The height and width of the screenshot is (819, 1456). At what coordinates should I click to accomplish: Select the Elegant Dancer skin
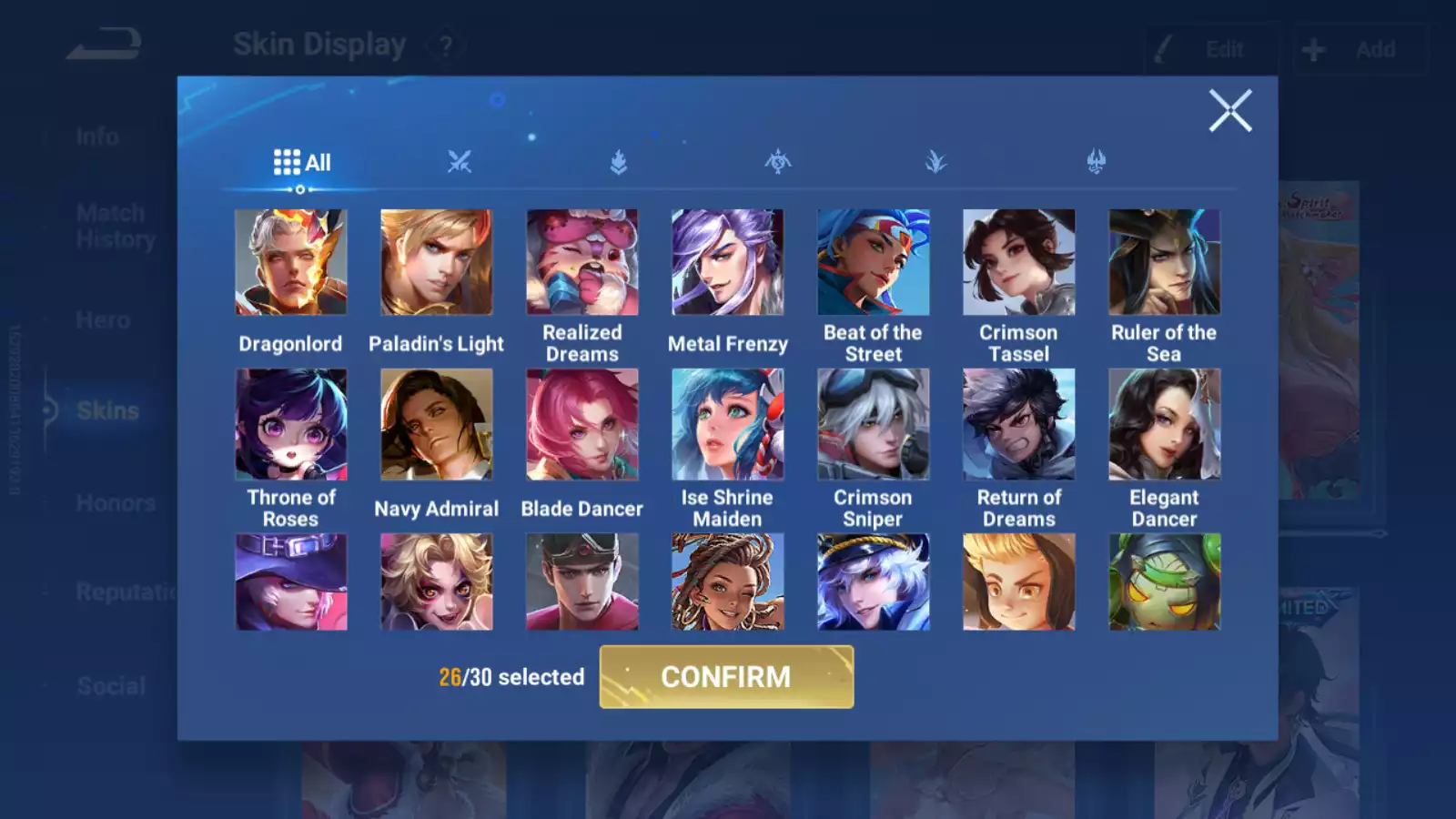coord(1165,424)
